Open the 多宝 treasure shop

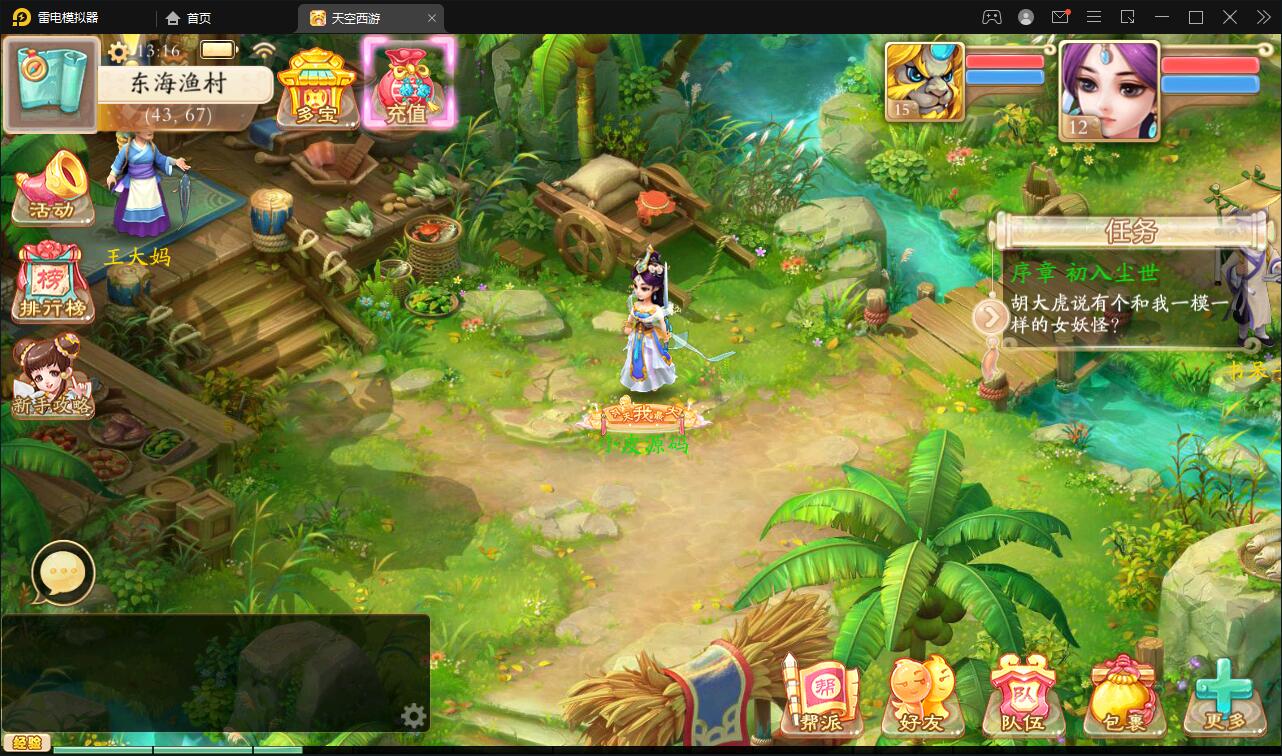point(316,85)
